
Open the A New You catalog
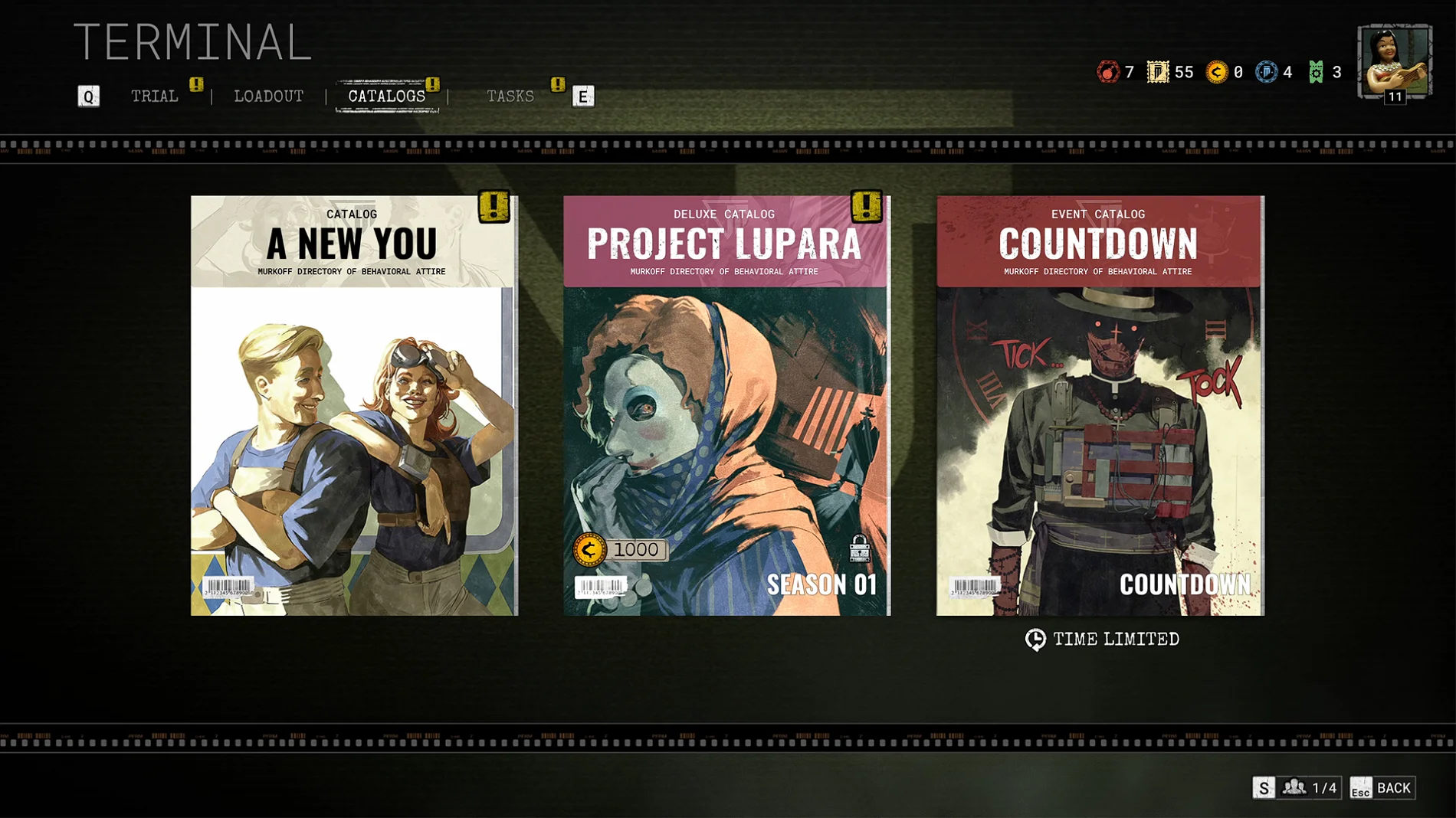(354, 405)
